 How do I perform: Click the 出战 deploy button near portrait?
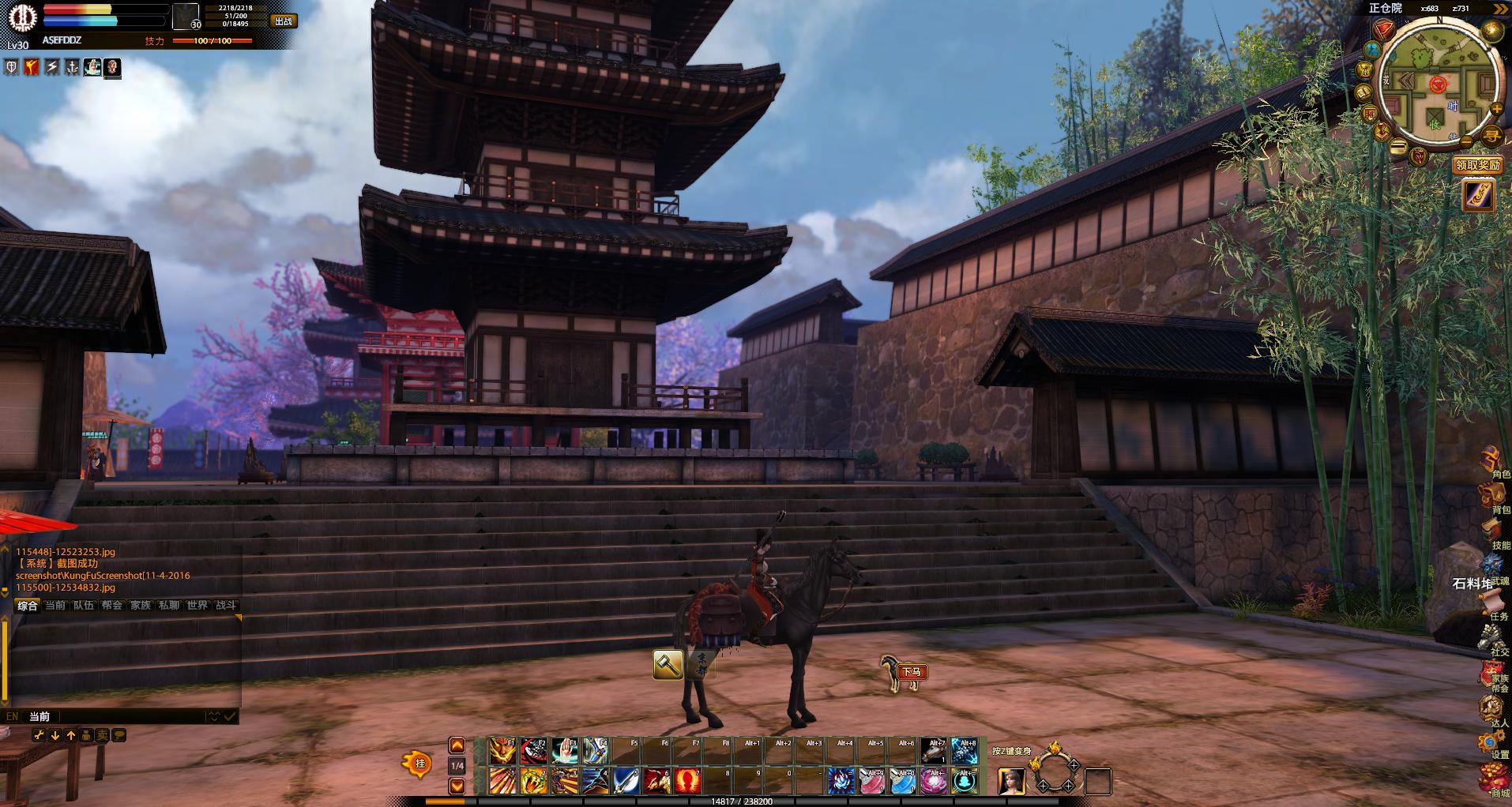(283, 21)
